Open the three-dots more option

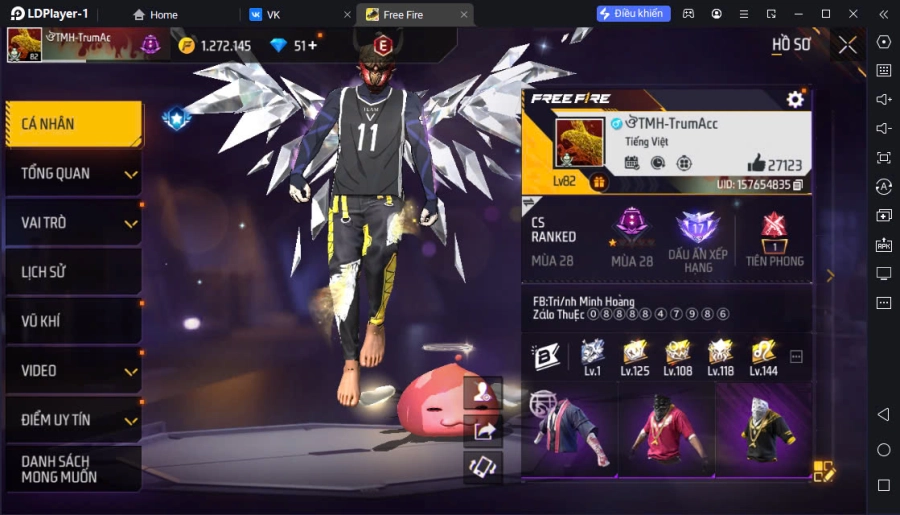797,356
